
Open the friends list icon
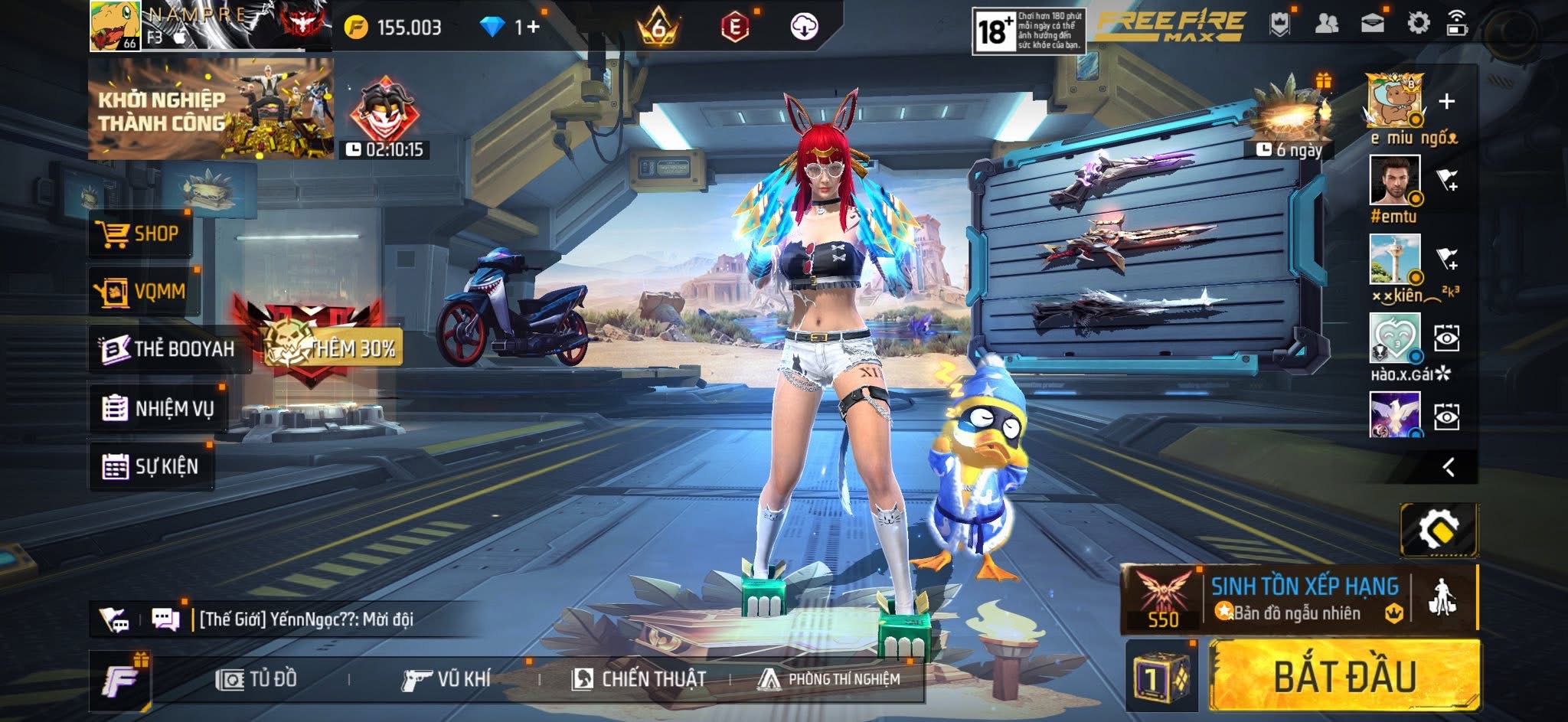click(x=1326, y=24)
